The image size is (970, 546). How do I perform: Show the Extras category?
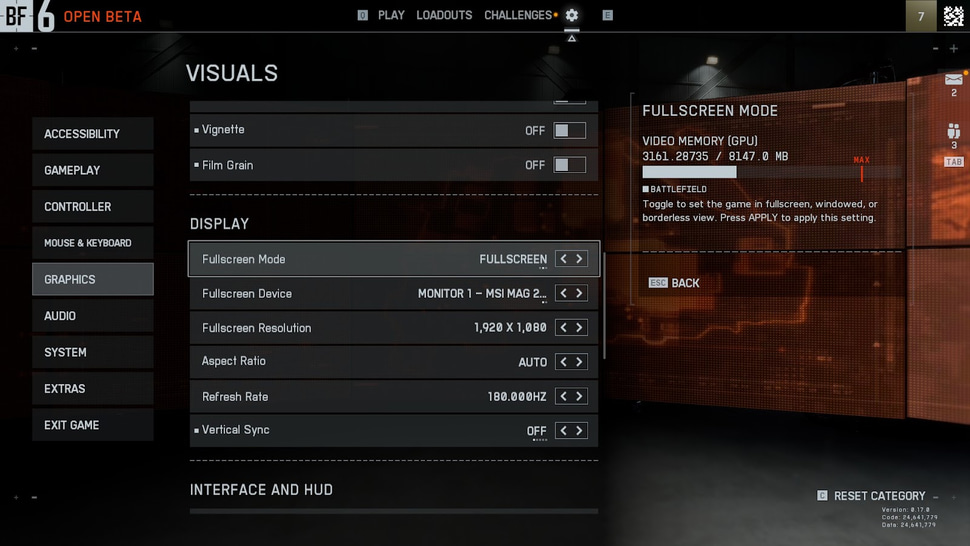click(x=92, y=389)
